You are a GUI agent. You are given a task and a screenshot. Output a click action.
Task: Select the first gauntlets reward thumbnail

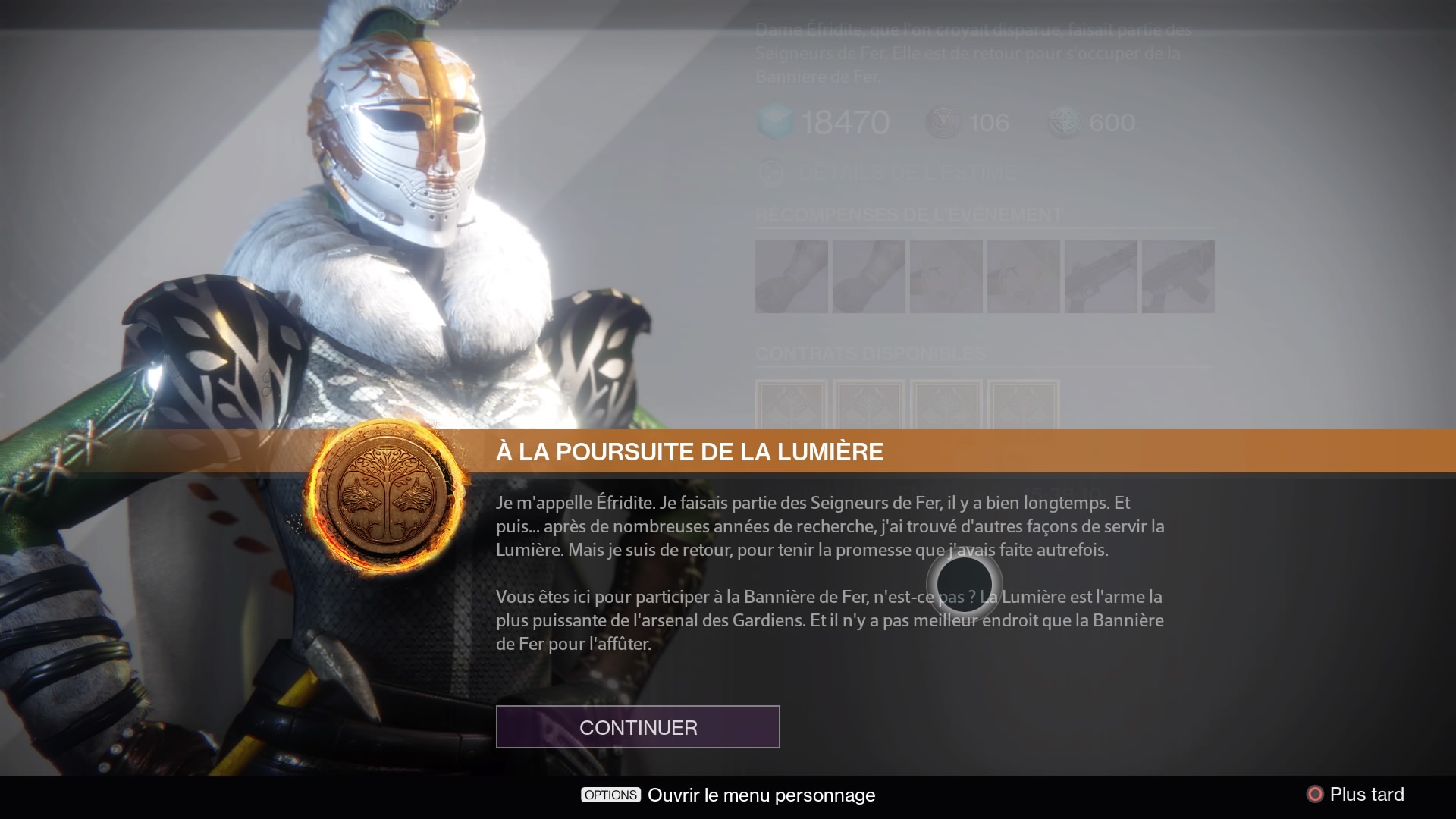pos(792,277)
